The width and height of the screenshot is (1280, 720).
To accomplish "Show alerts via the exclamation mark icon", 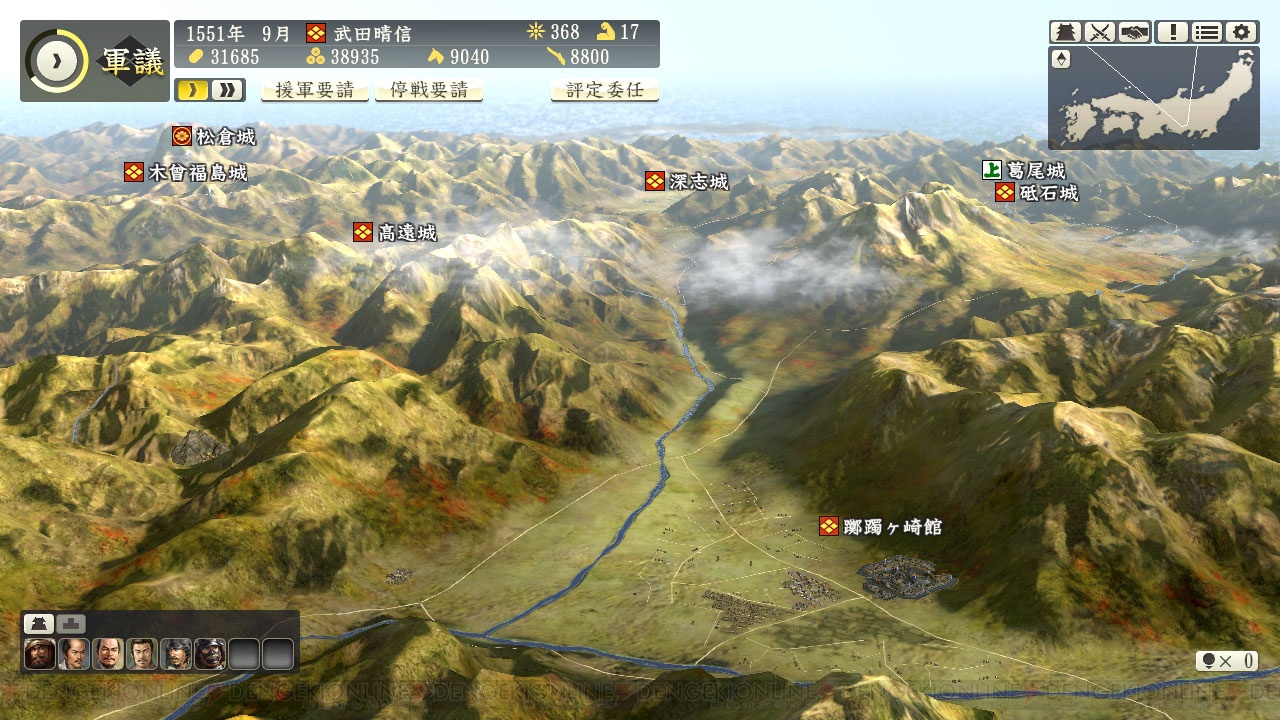I will pyautogui.click(x=1172, y=32).
